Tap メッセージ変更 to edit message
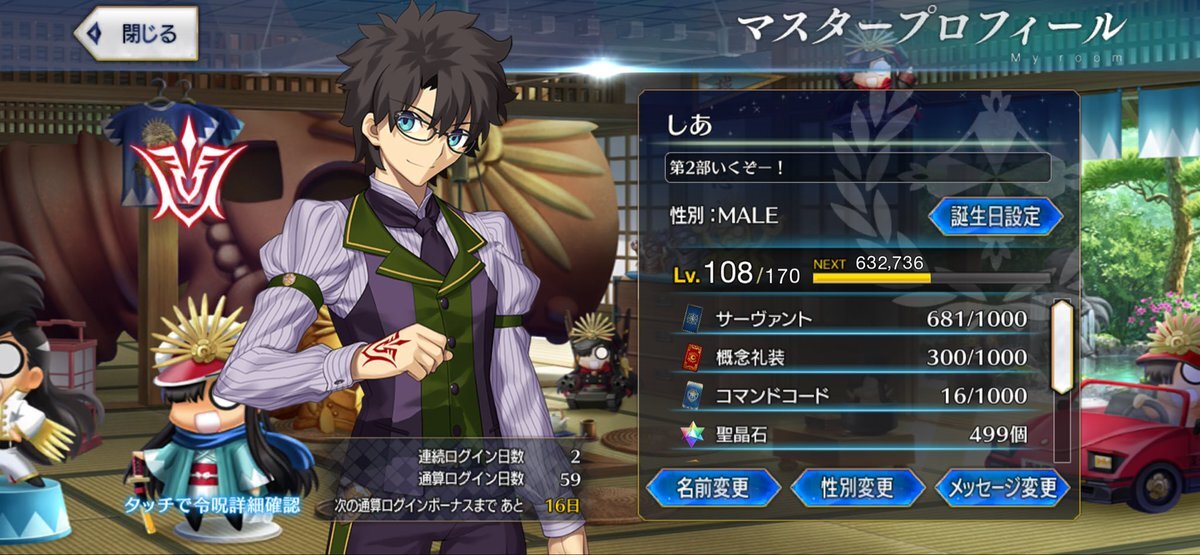Screen dimensions: 1200x555 pos(1003,487)
